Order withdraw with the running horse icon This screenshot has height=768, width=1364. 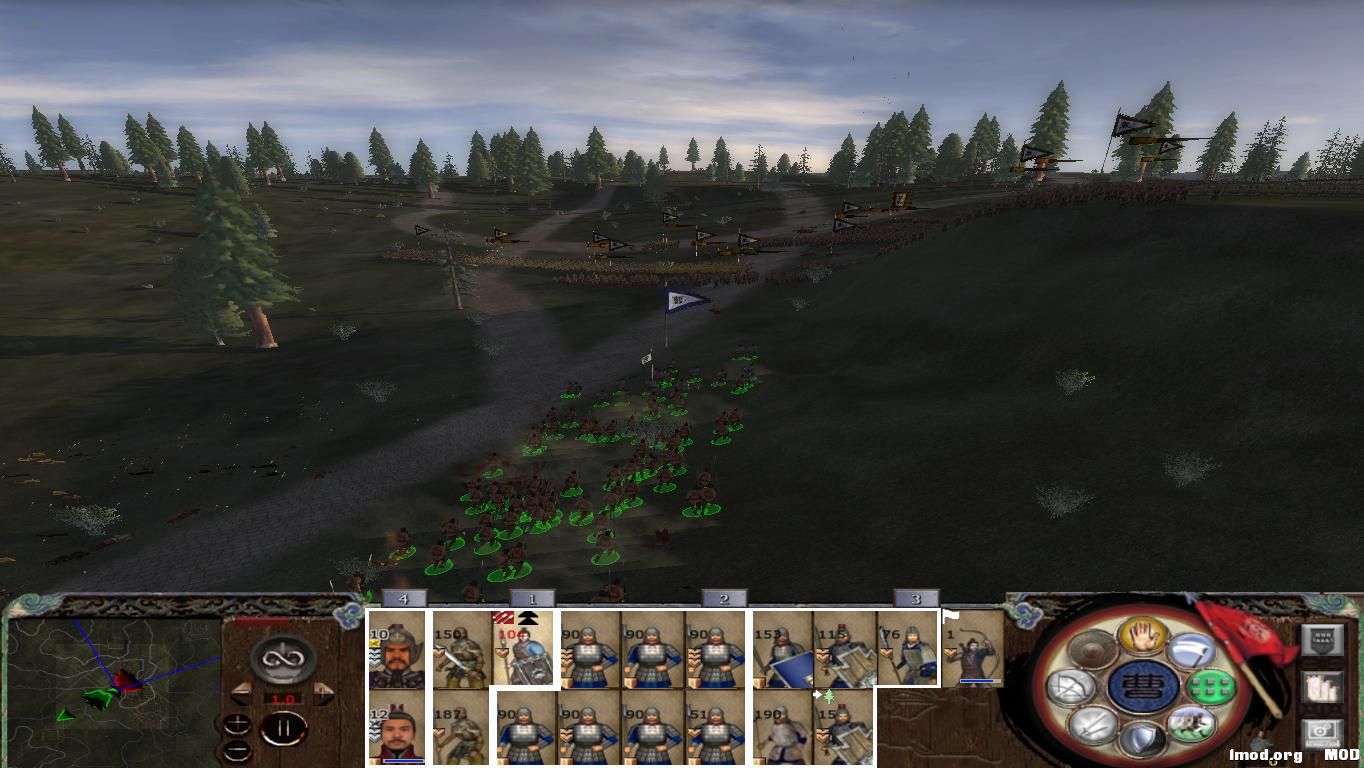pyautogui.click(x=1193, y=725)
